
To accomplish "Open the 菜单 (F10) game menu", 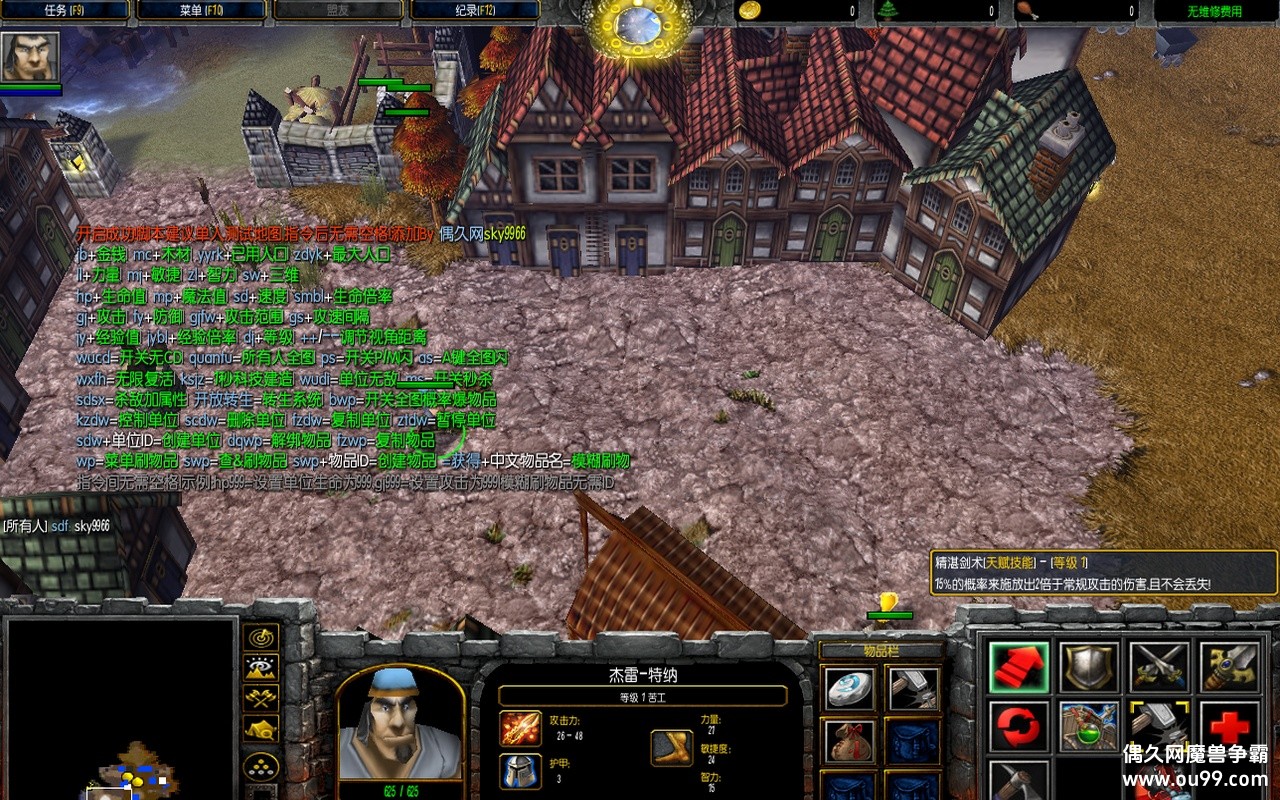I will [201, 11].
